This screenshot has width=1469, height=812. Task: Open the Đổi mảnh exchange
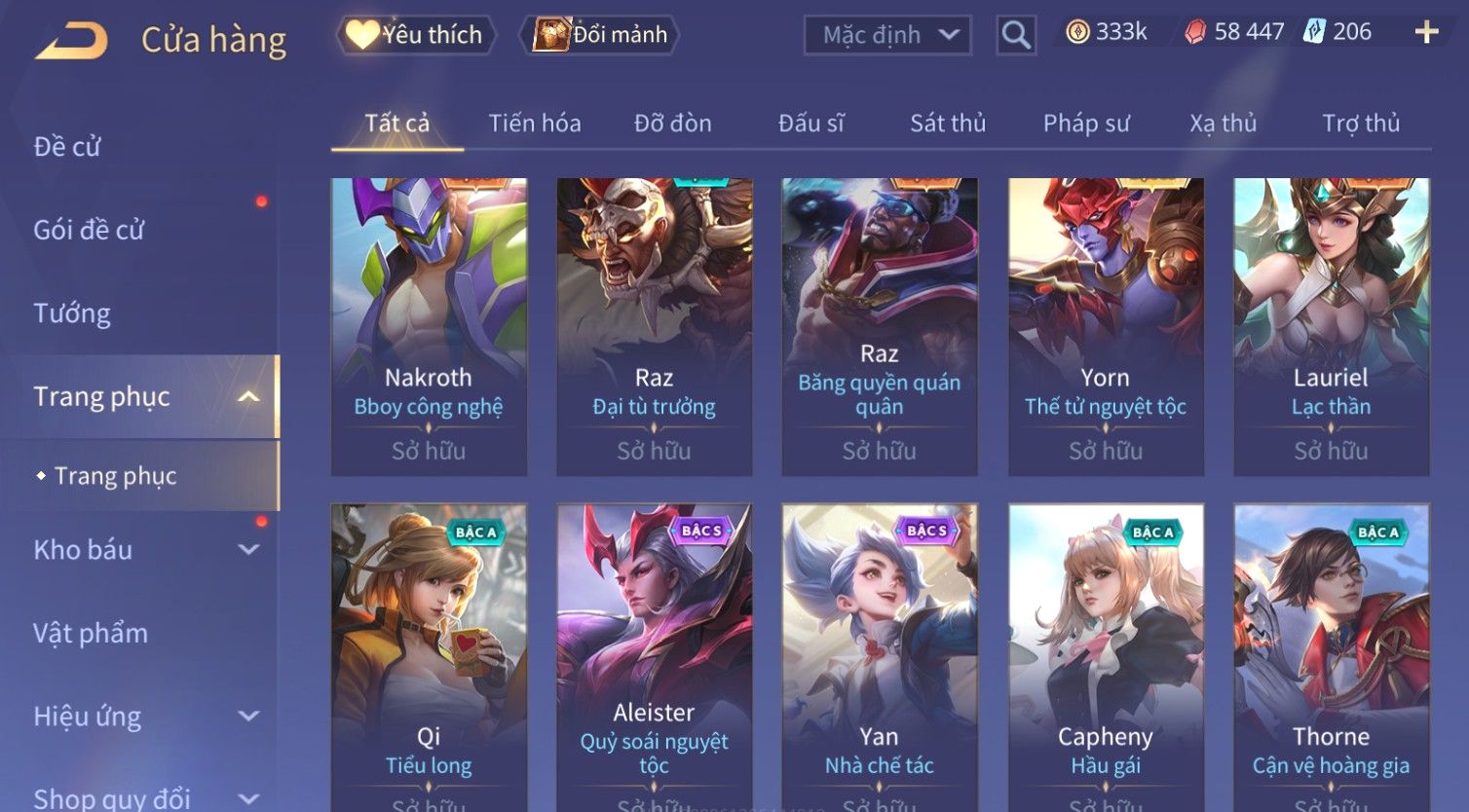[x=601, y=35]
